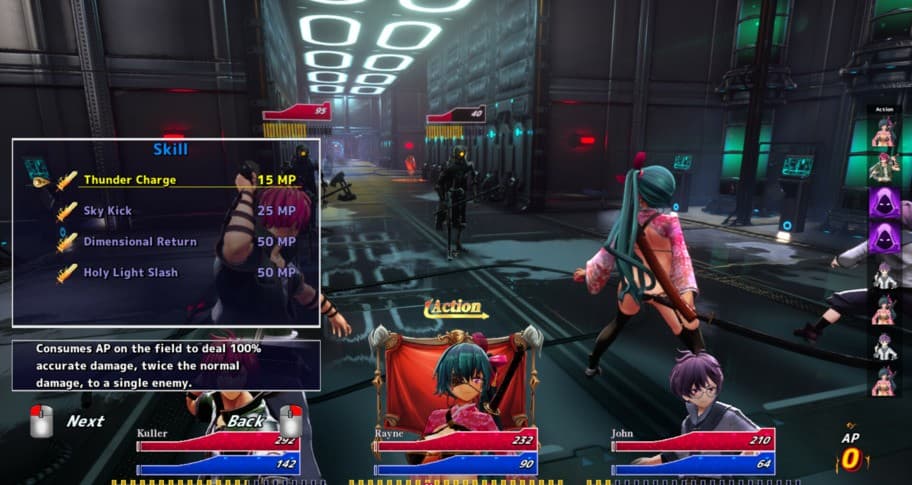Screen dimensions: 912x485
Task: Choose Sky Kick from the skill list
Action: tap(108, 211)
